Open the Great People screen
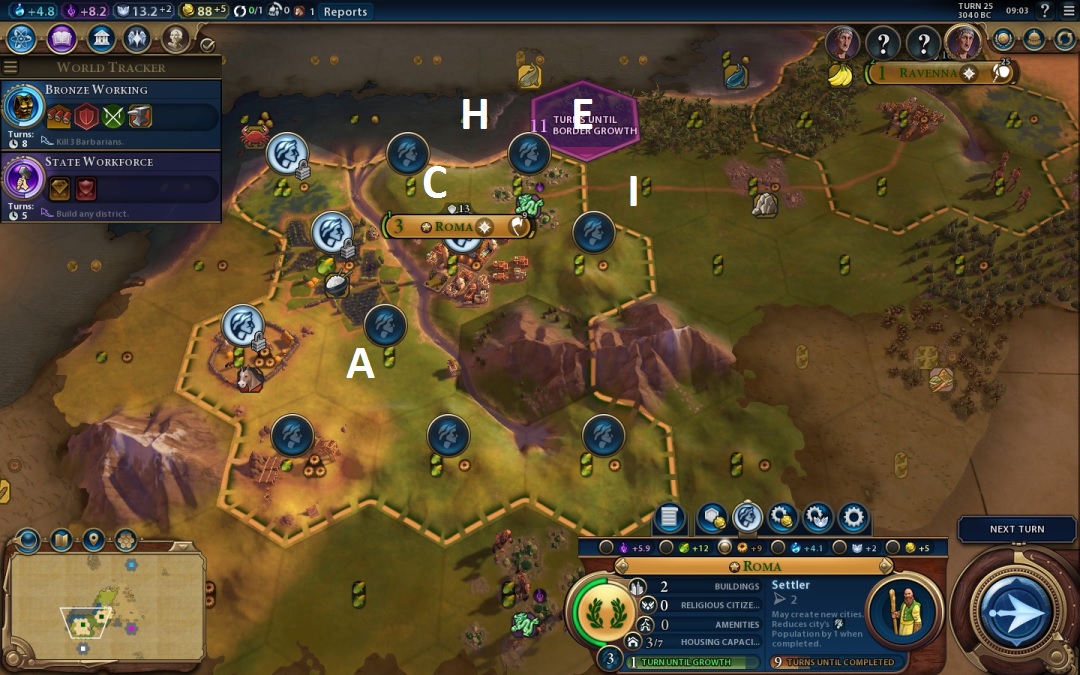Screen dimensions: 1080x675 coord(176,39)
